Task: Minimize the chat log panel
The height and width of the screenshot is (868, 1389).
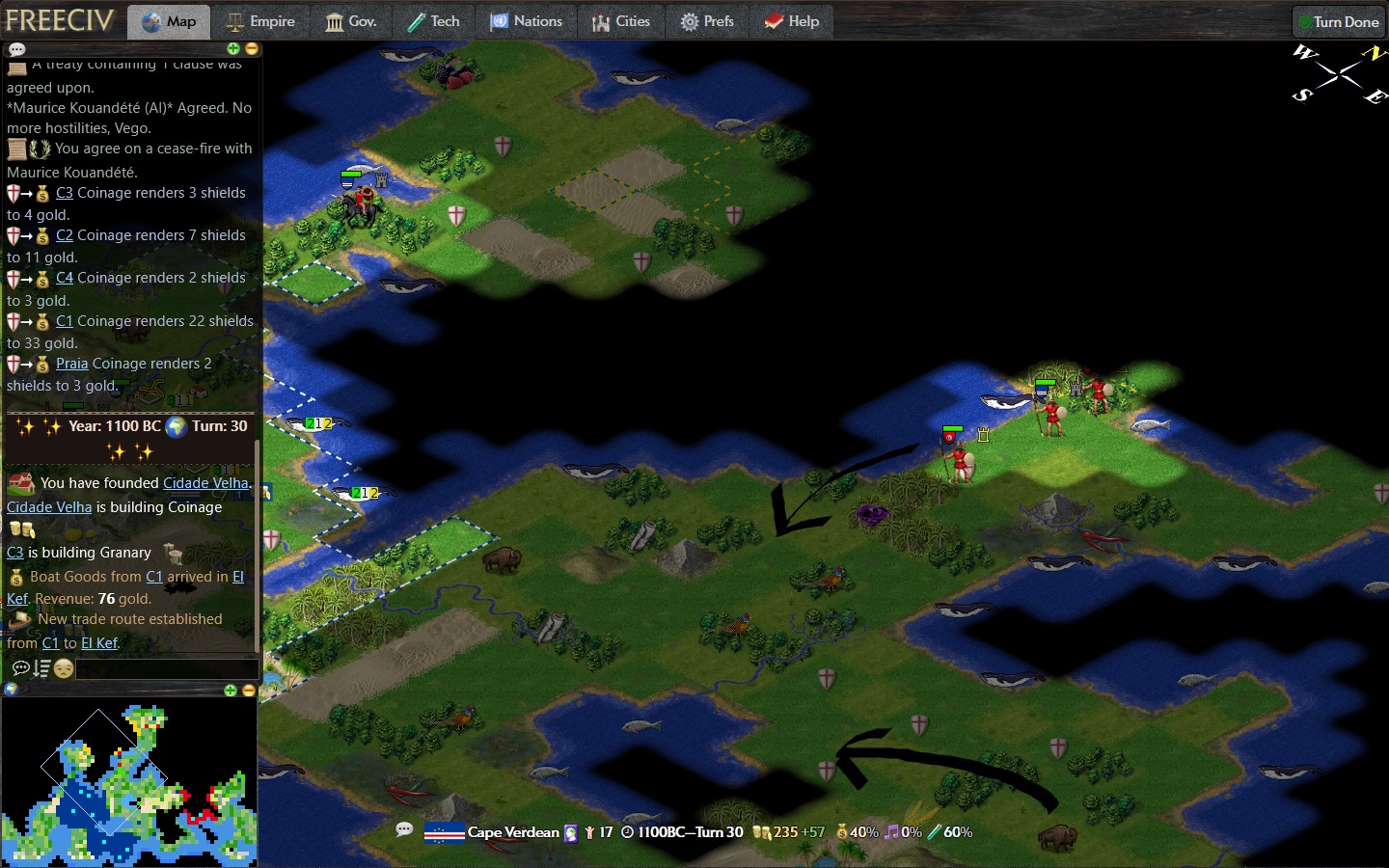Action: coord(252,48)
